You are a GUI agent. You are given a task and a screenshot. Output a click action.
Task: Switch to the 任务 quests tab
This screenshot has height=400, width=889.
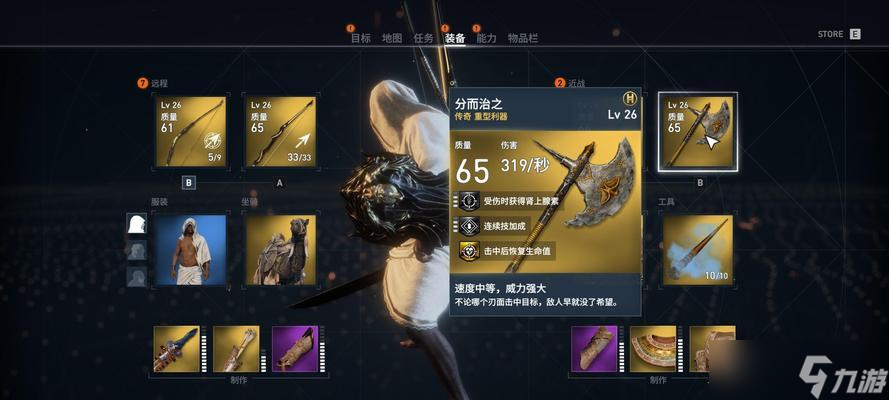tap(423, 38)
